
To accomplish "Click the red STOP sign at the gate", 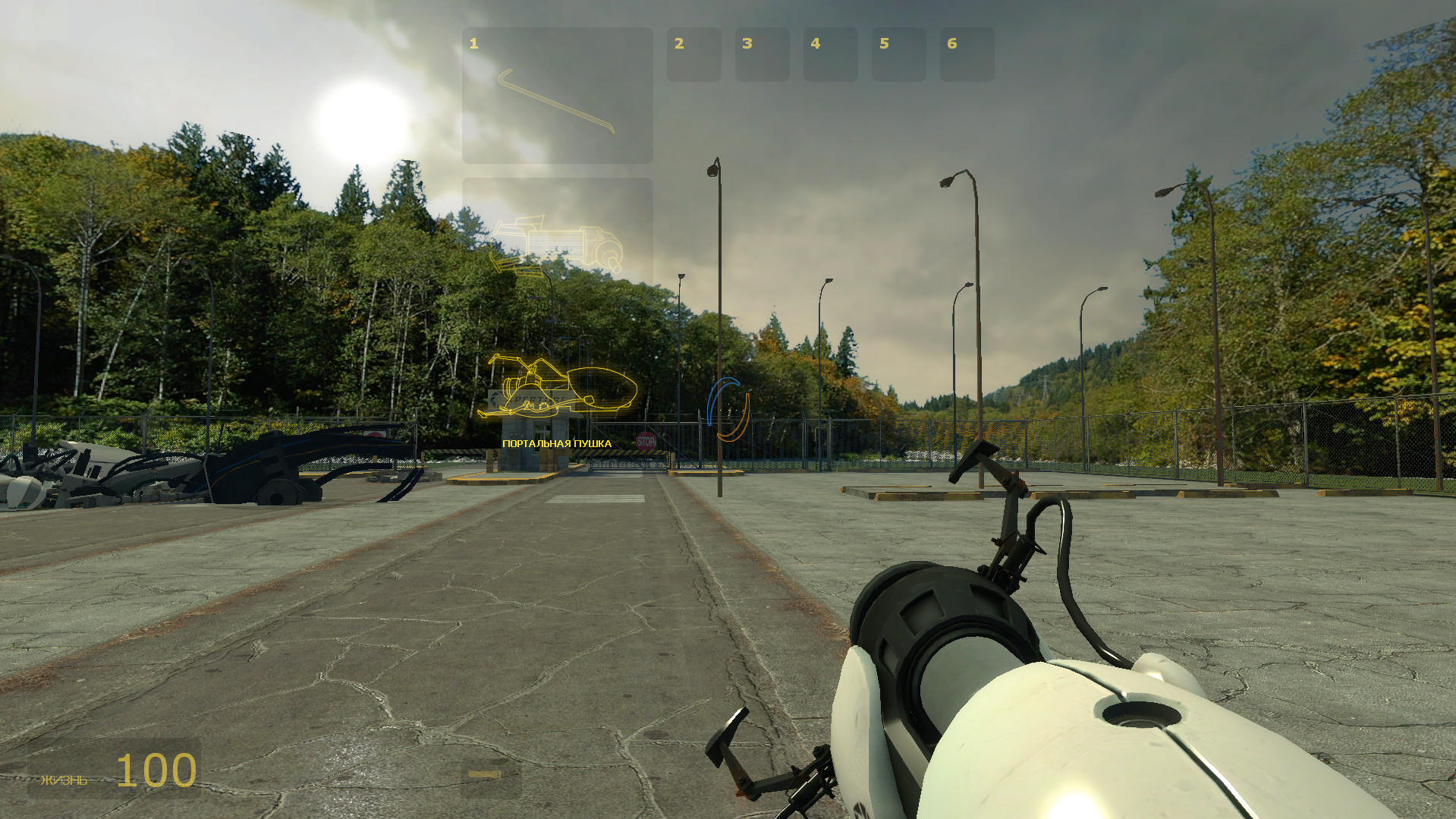I will [x=646, y=441].
